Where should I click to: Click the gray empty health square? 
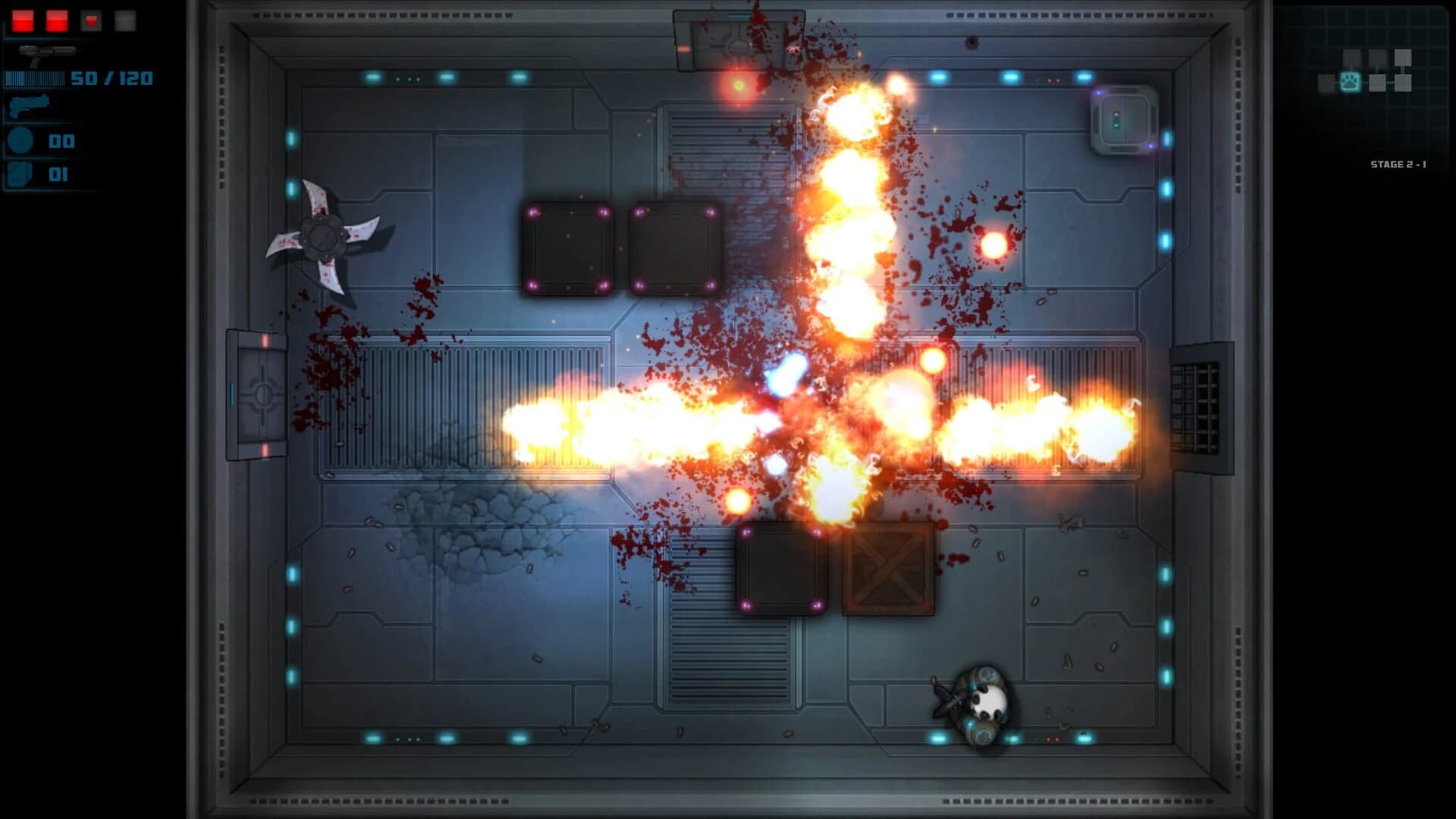[x=125, y=20]
